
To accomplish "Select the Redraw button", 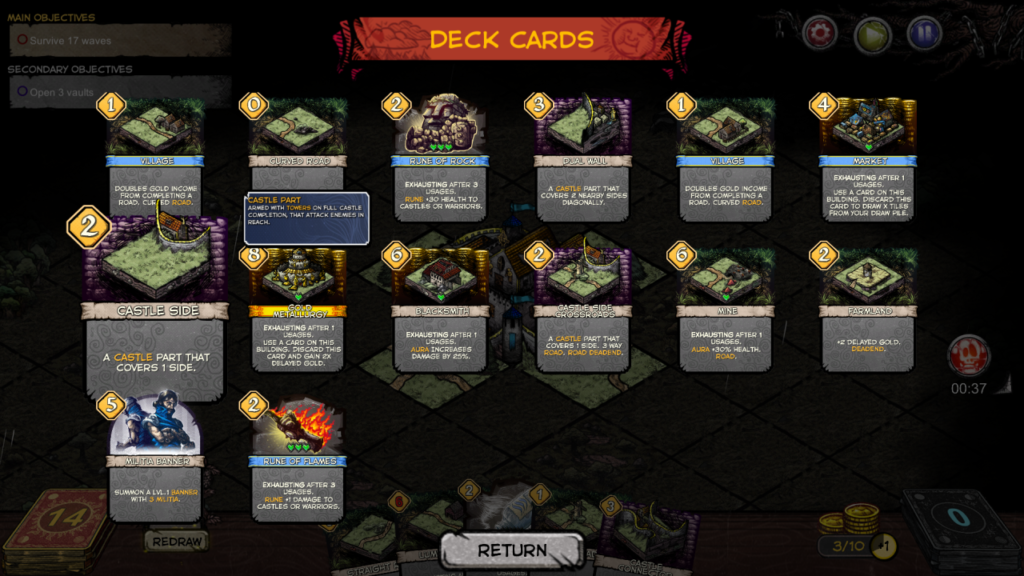I will click(x=177, y=541).
